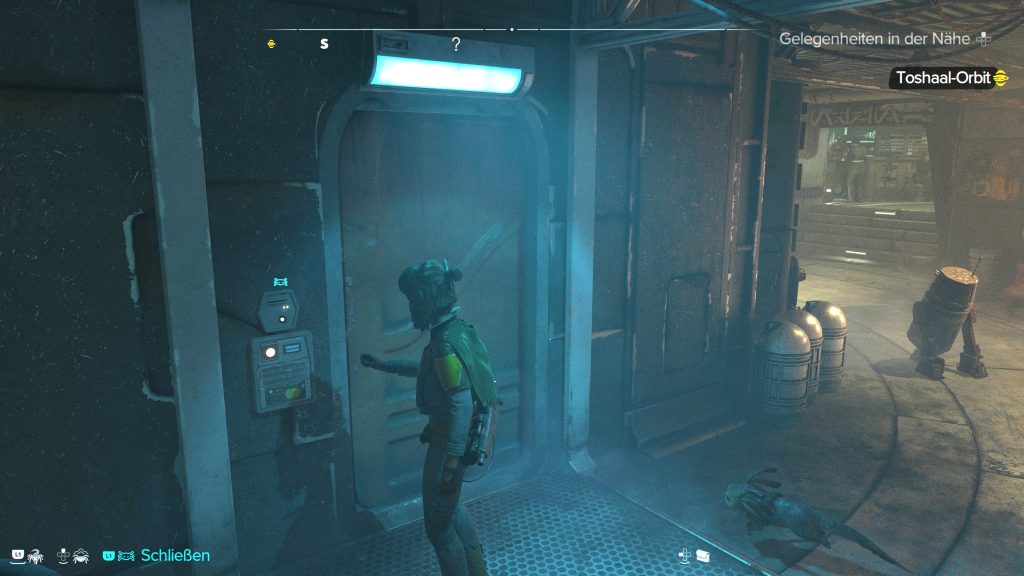Select the yellow marker on the compass
This screenshot has width=1024, height=576.
(272, 44)
